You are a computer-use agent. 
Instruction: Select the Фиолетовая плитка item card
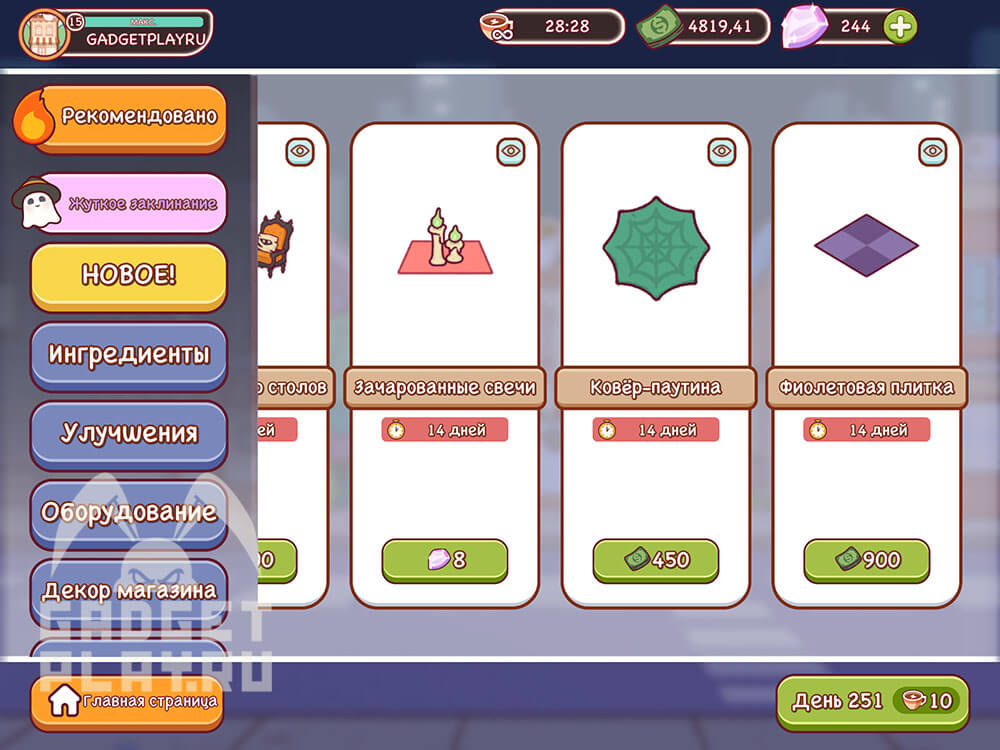click(x=867, y=260)
